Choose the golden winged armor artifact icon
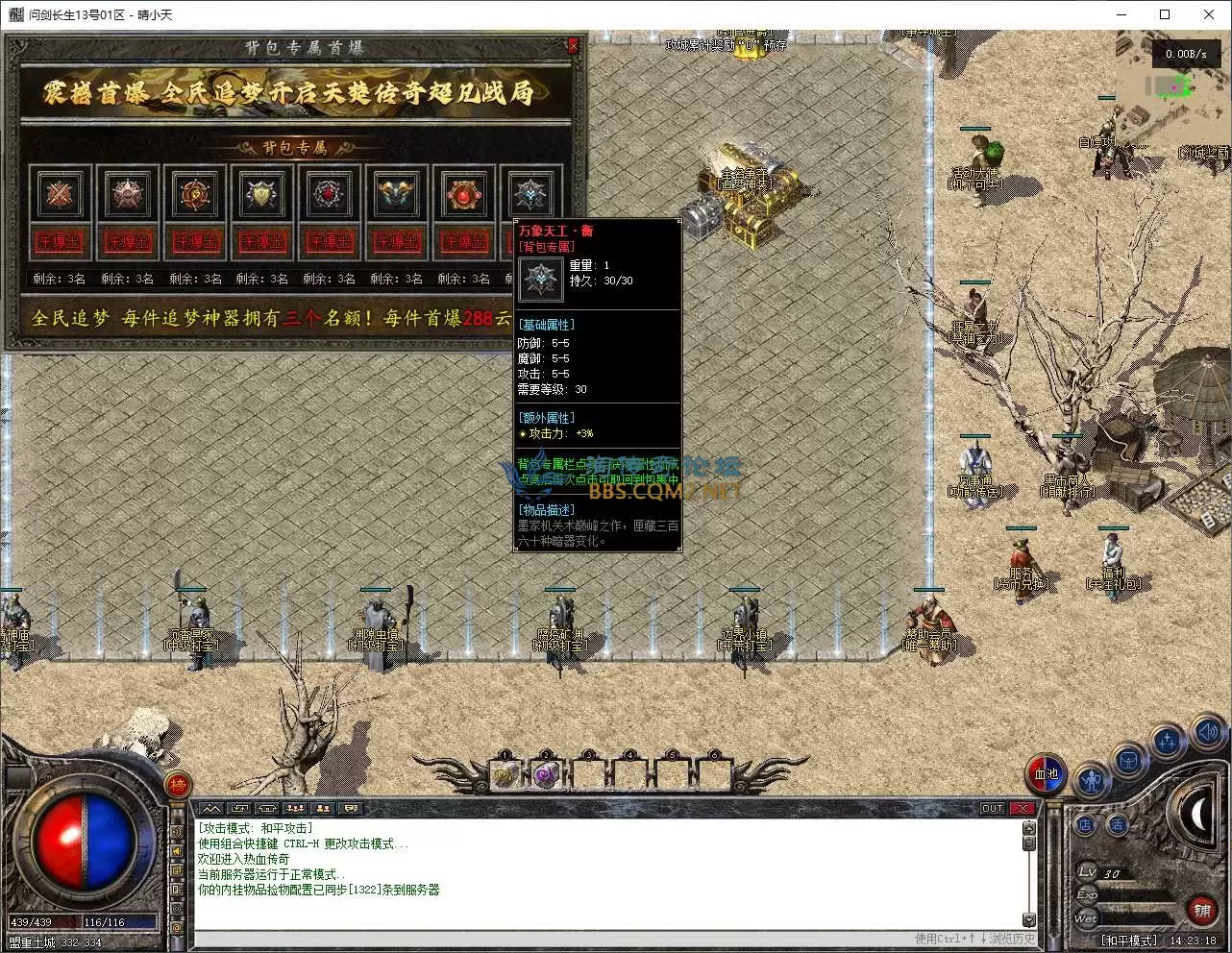Image resolution: width=1232 pixels, height=953 pixels. [396, 195]
